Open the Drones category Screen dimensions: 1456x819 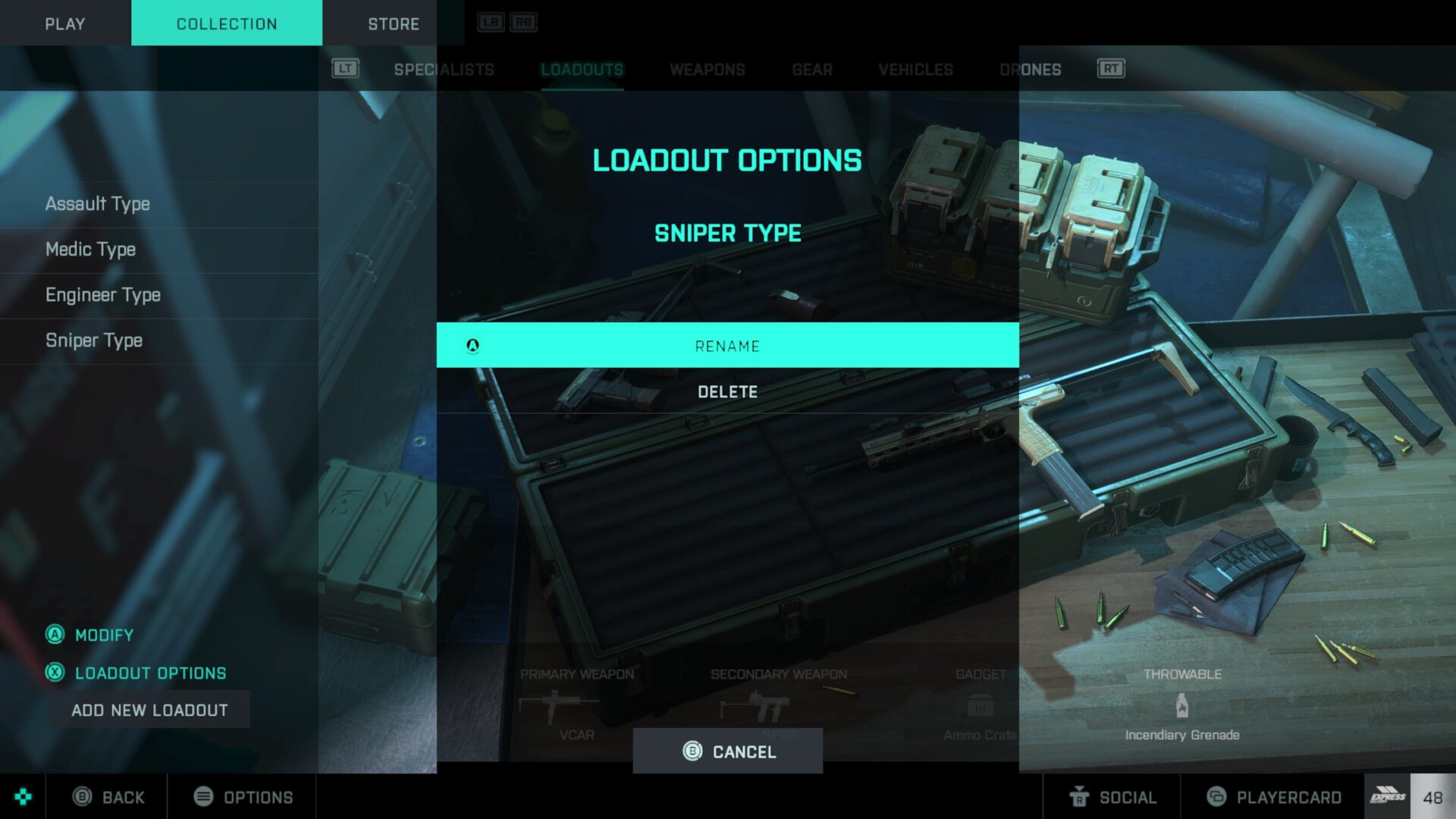point(1030,70)
